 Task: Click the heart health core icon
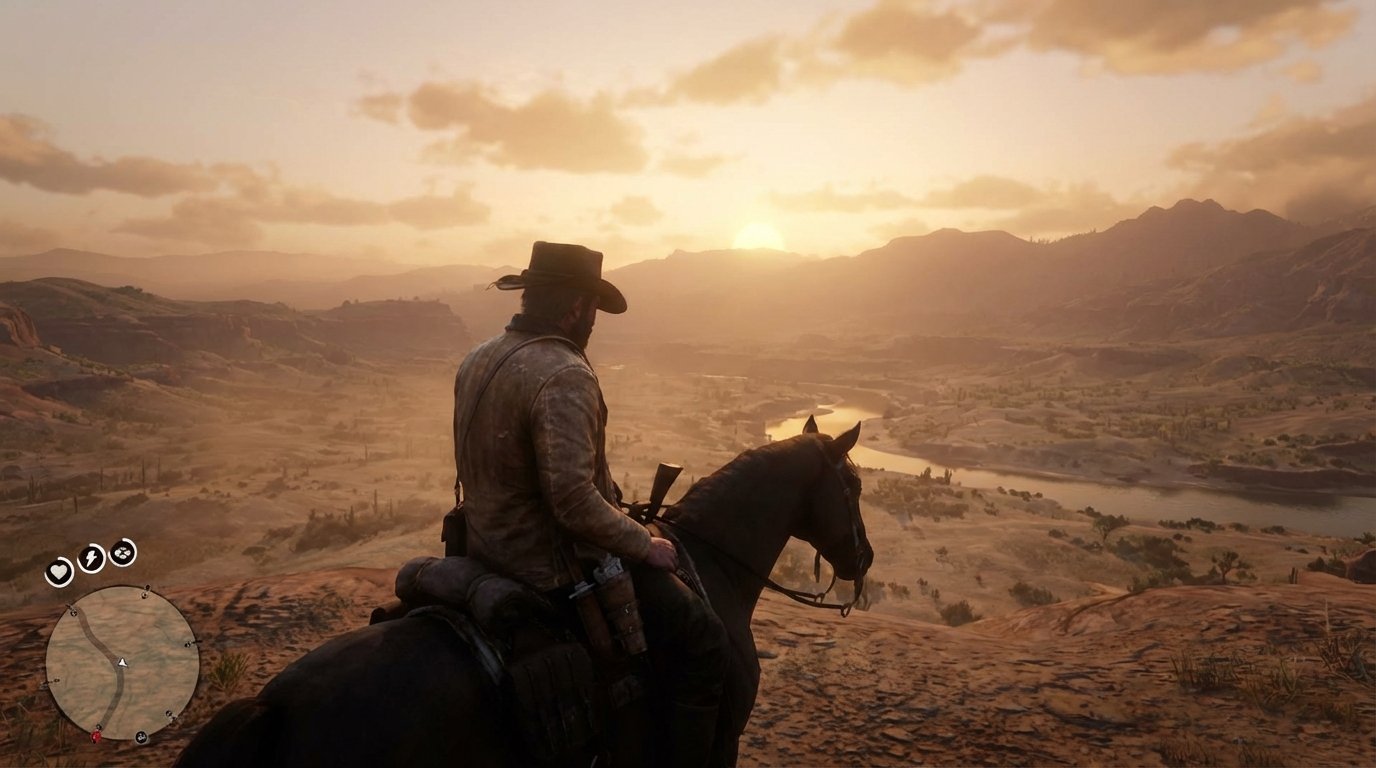point(59,572)
